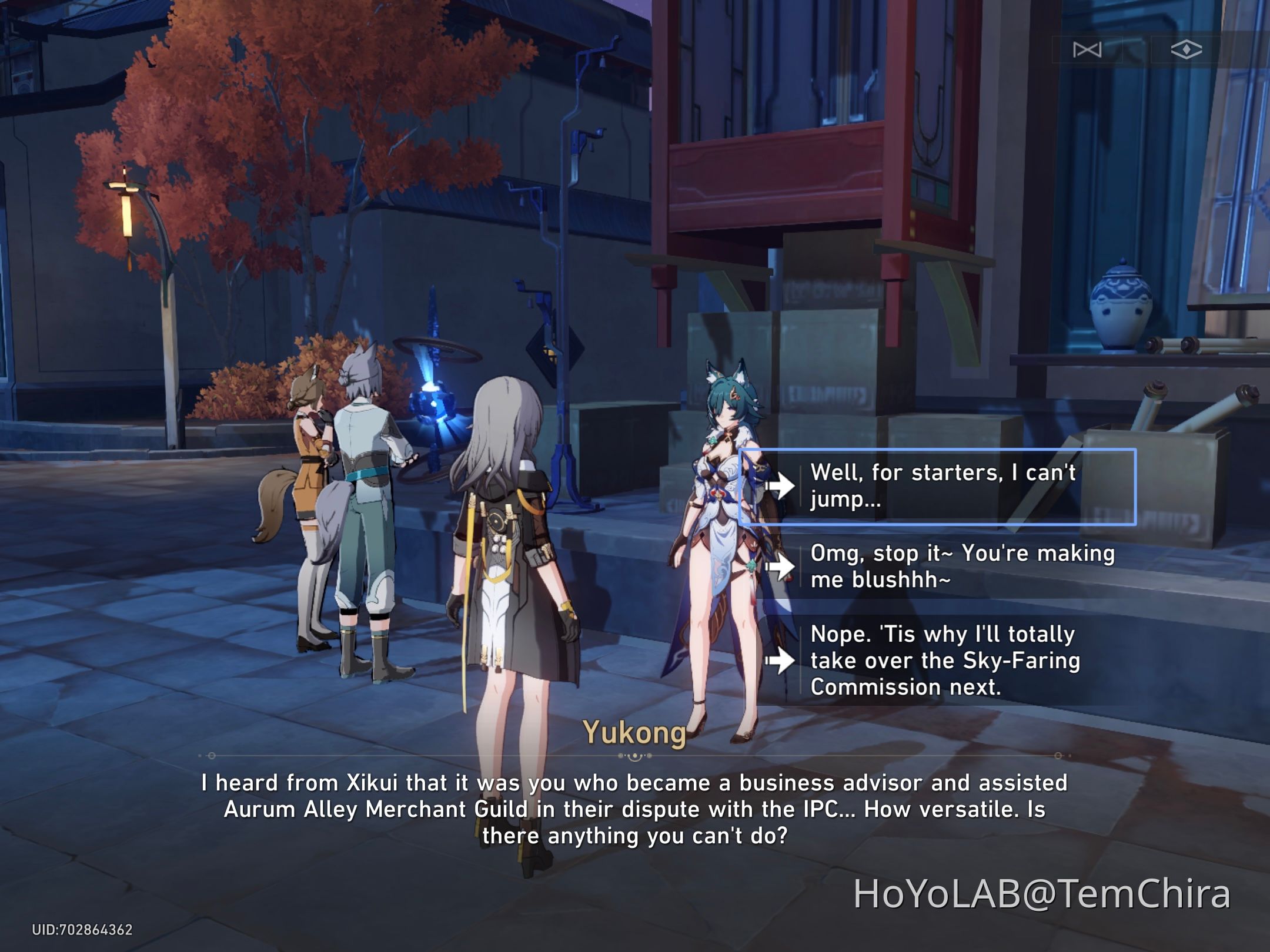Click arrow icon beside "Omg, stop it" option

click(782, 567)
